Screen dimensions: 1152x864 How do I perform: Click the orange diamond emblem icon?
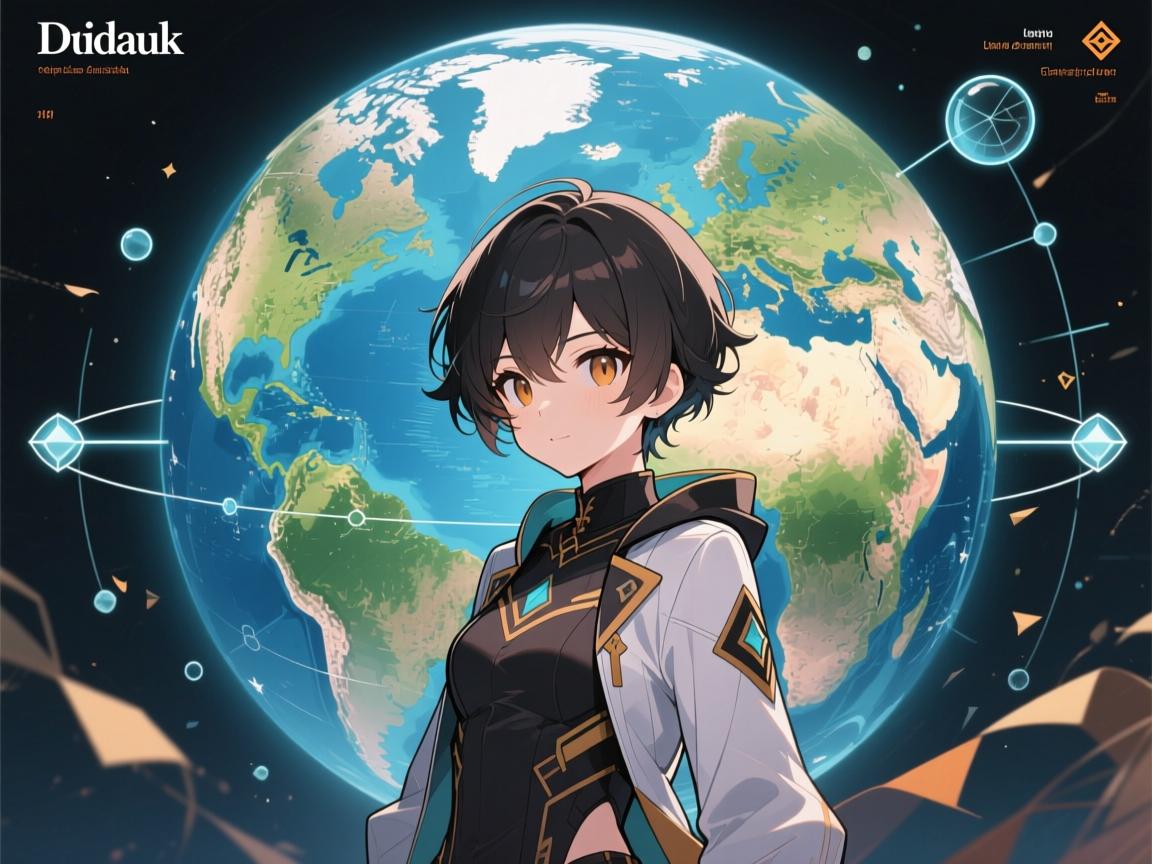click(x=1101, y=40)
